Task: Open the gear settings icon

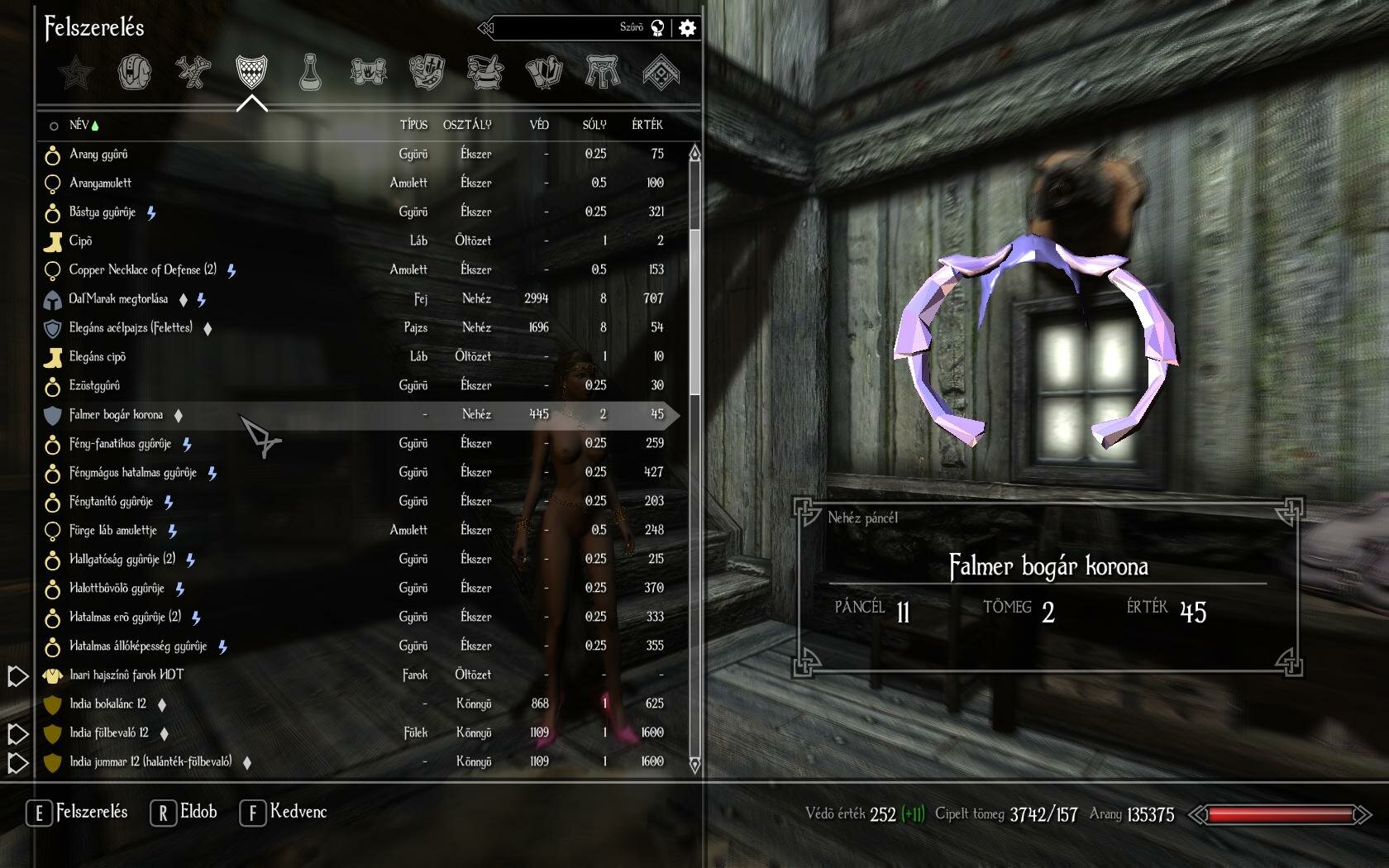Action: (687, 28)
